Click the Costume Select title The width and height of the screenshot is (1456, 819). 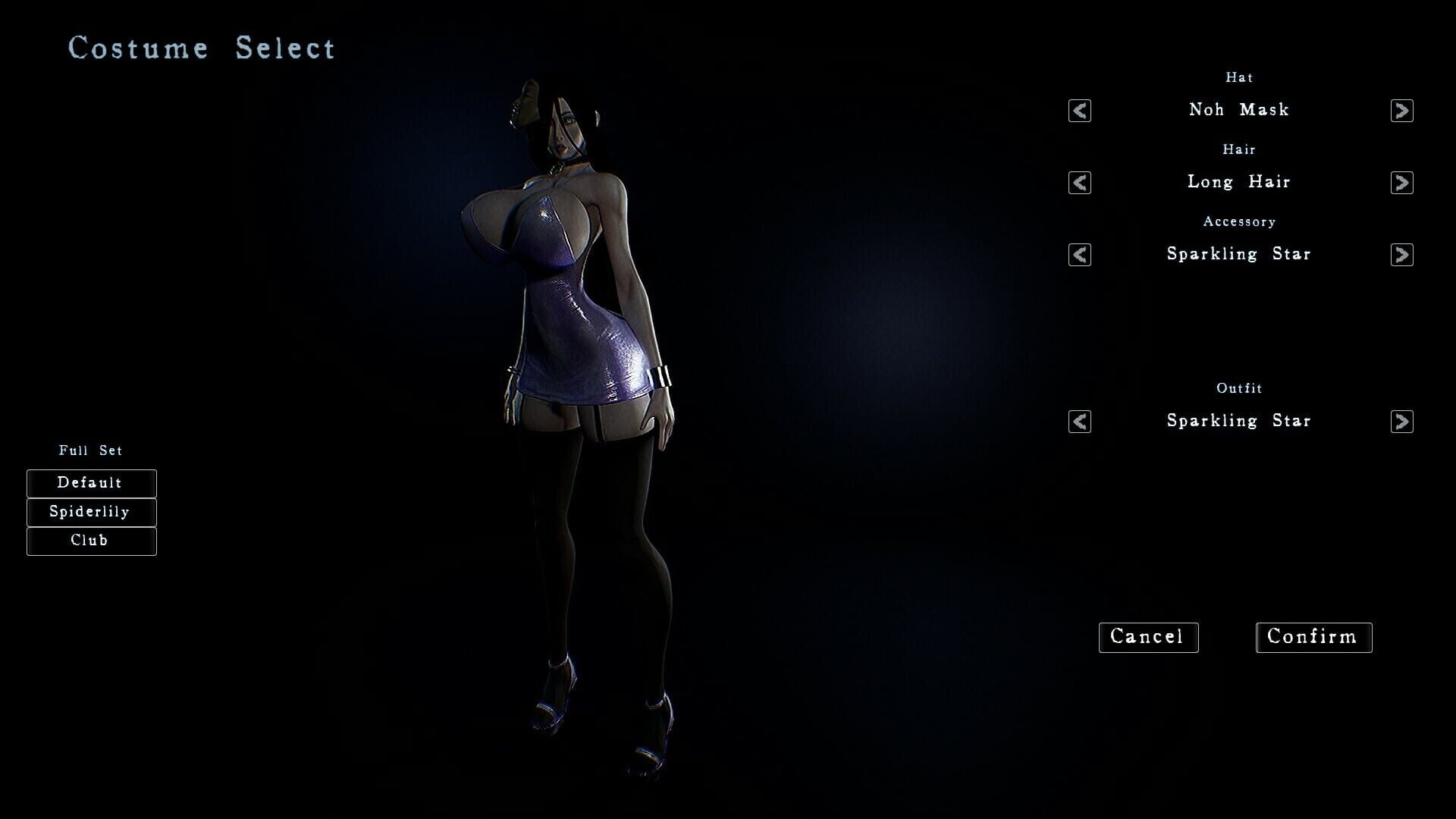(x=201, y=48)
